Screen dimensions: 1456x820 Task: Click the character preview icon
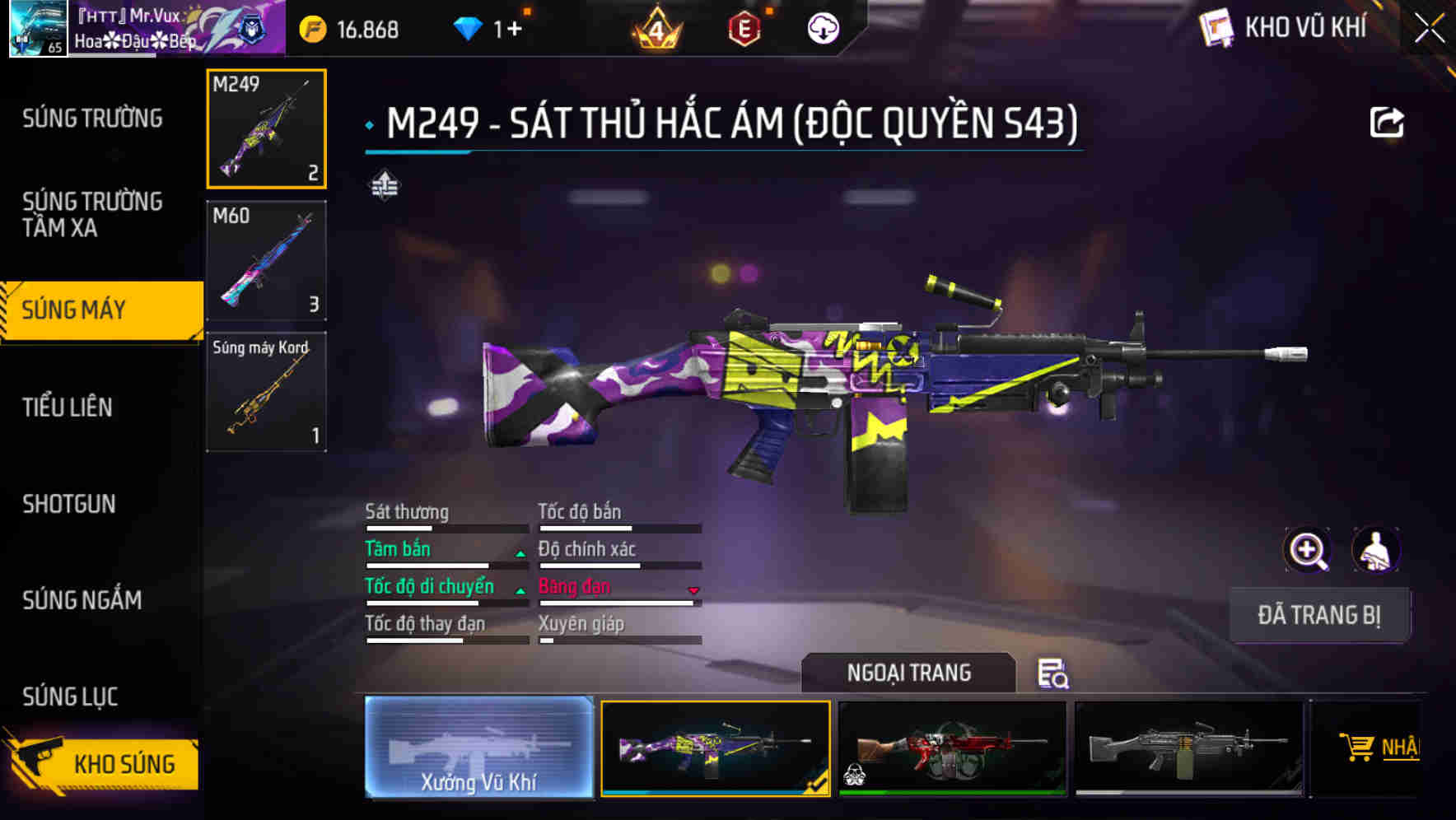coord(1374,550)
